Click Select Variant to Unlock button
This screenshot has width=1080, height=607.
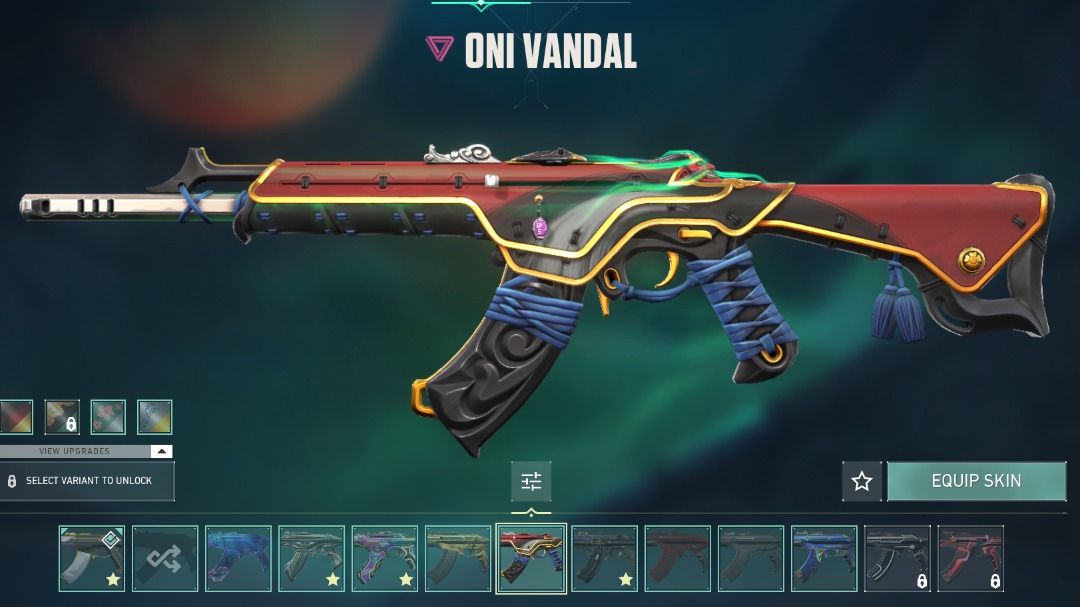[x=87, y=481]
